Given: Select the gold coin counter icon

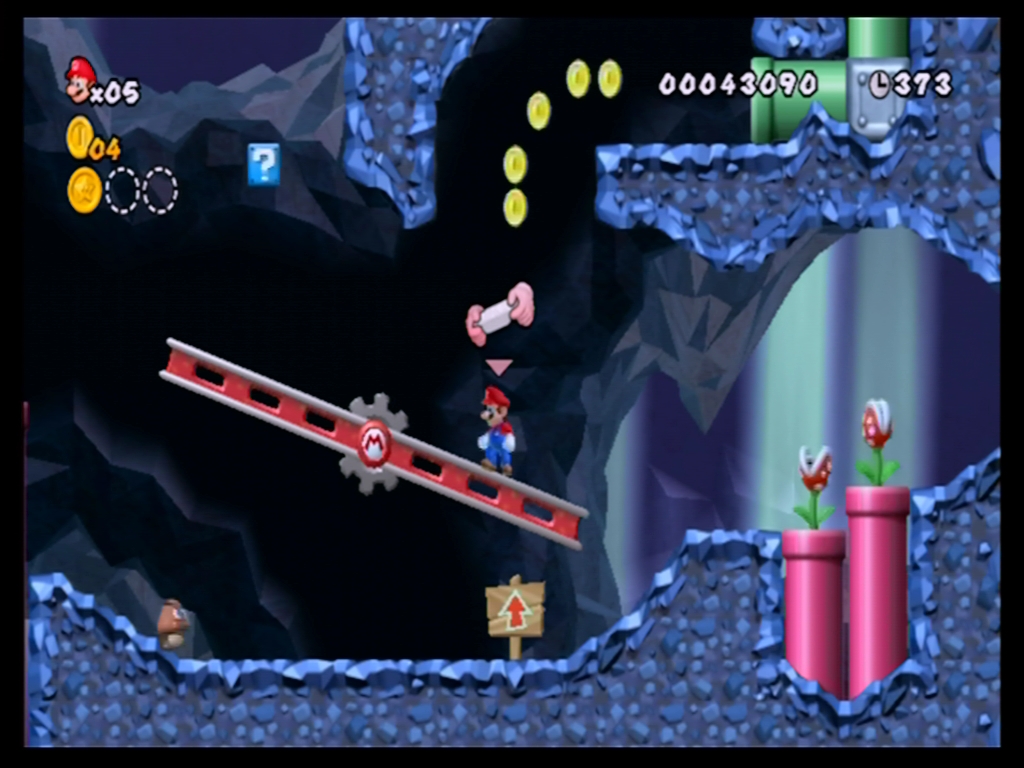Looking at the screenshot, I should [79, 137].
